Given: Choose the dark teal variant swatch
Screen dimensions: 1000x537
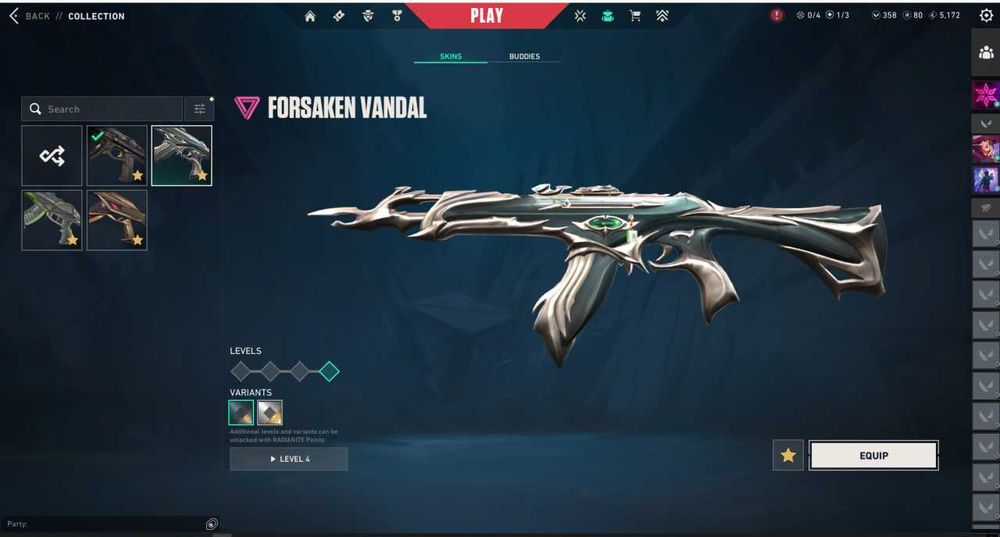Looking at the screenshot, I should (x=241, y=413).
